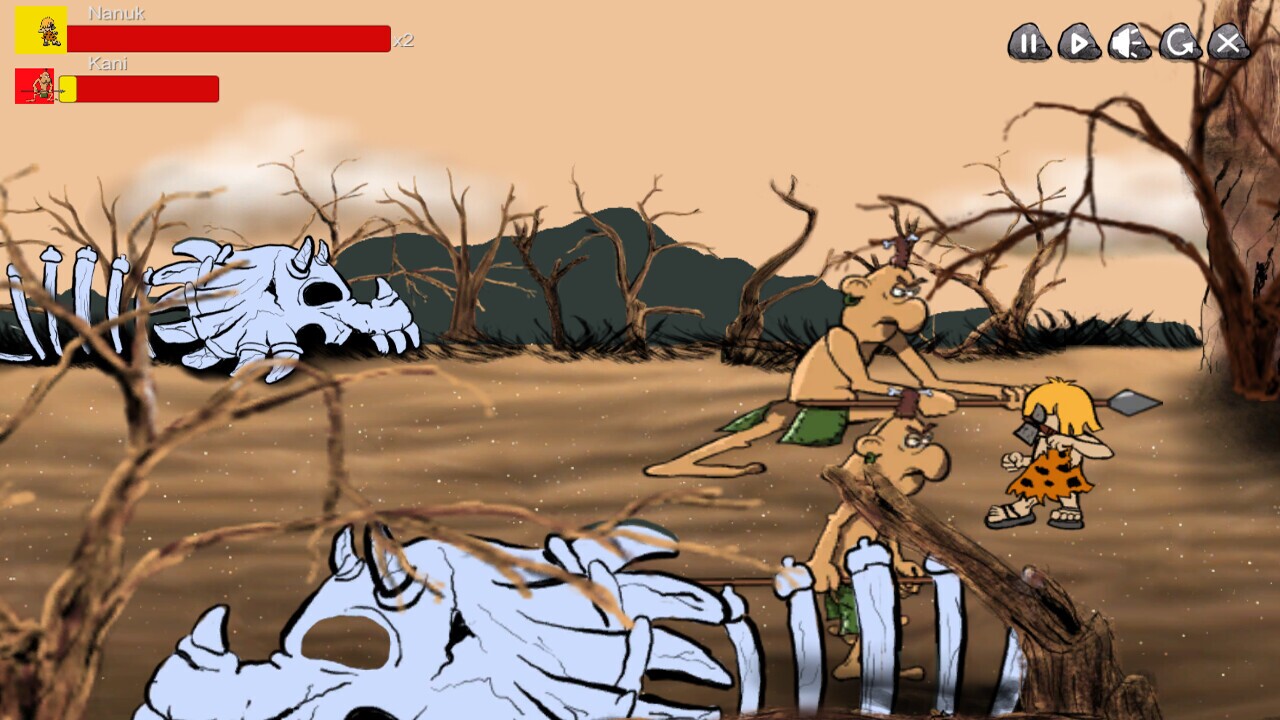Click Kani's depleted health bar
The image size is (1280, 720).
point(150,88)
